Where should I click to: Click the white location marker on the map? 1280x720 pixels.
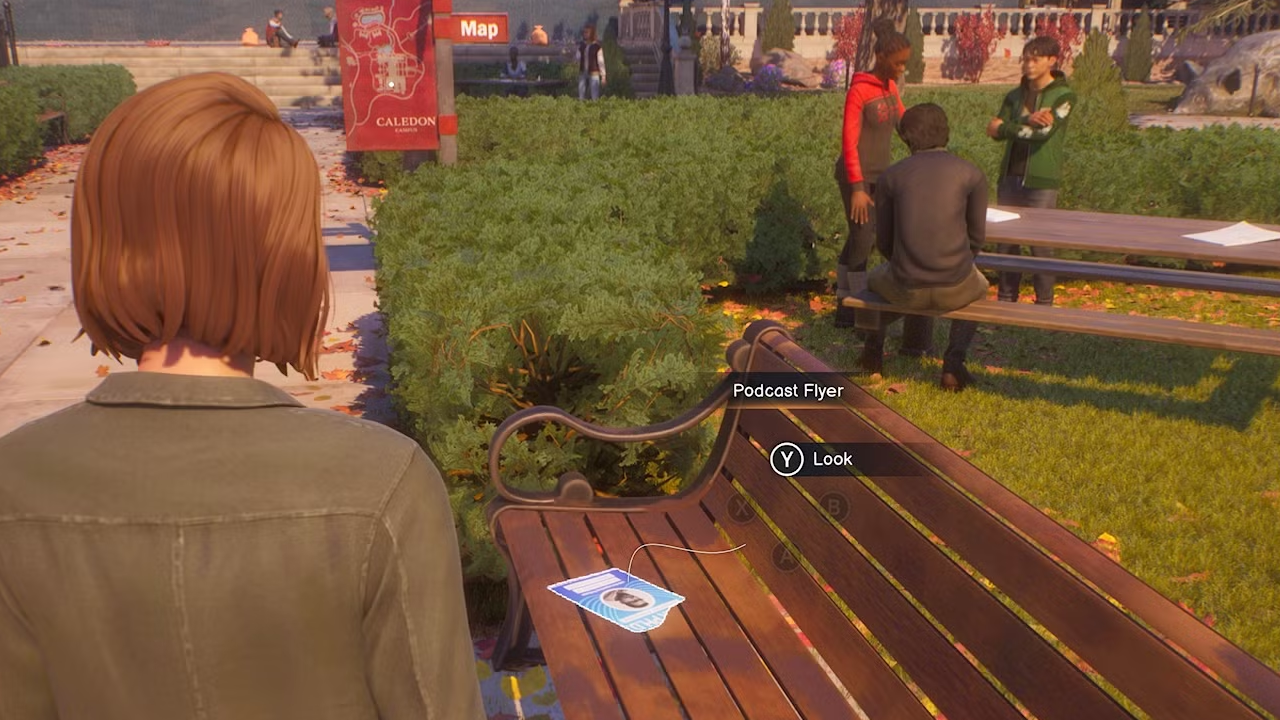tap(390, 84)
